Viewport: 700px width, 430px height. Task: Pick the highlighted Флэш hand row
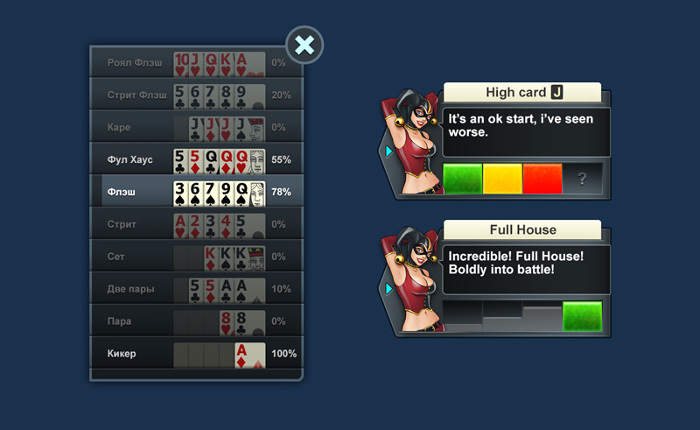pyautogui.click(x=195, y=191)
